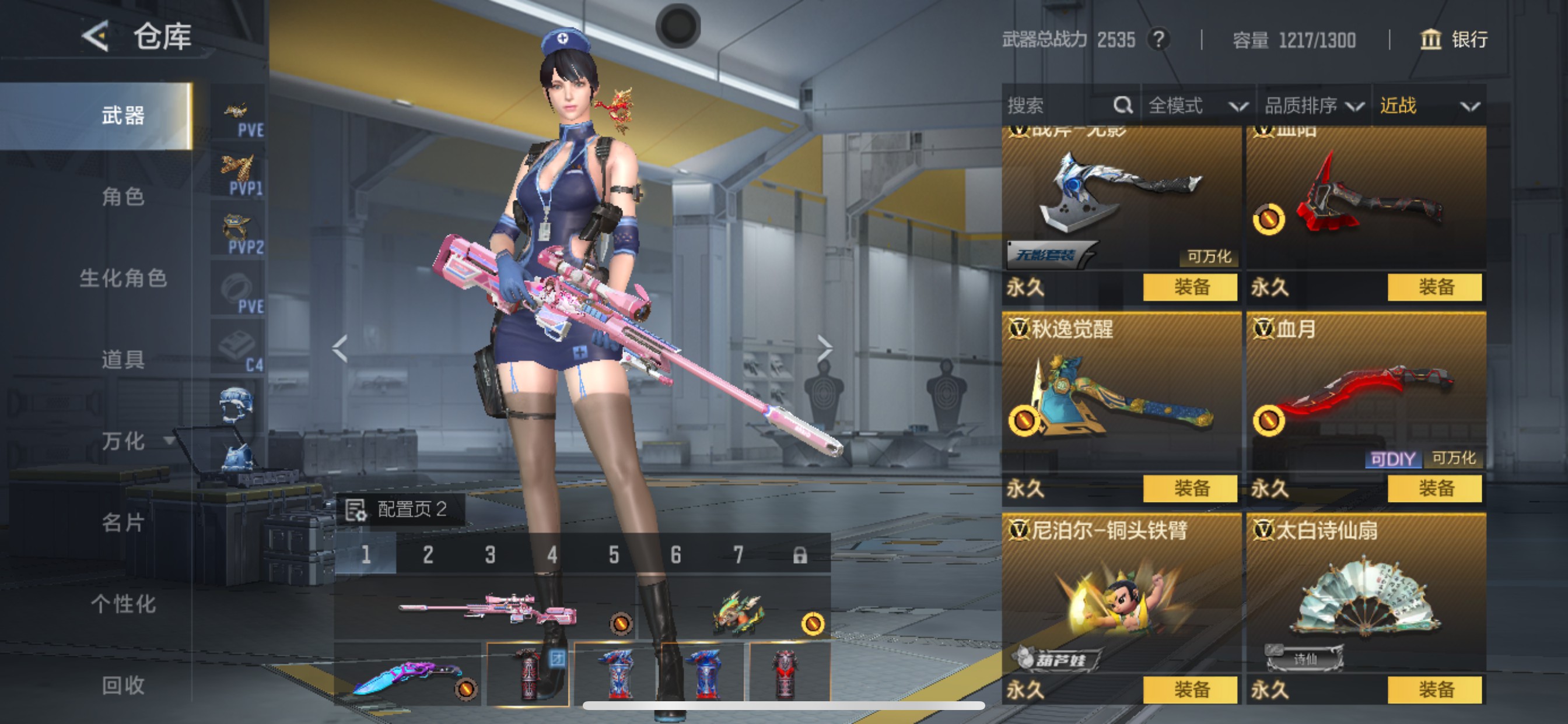This screenshot has width=1568, height=724.
Task: Open the 银行 bank
Action: 1454,40
